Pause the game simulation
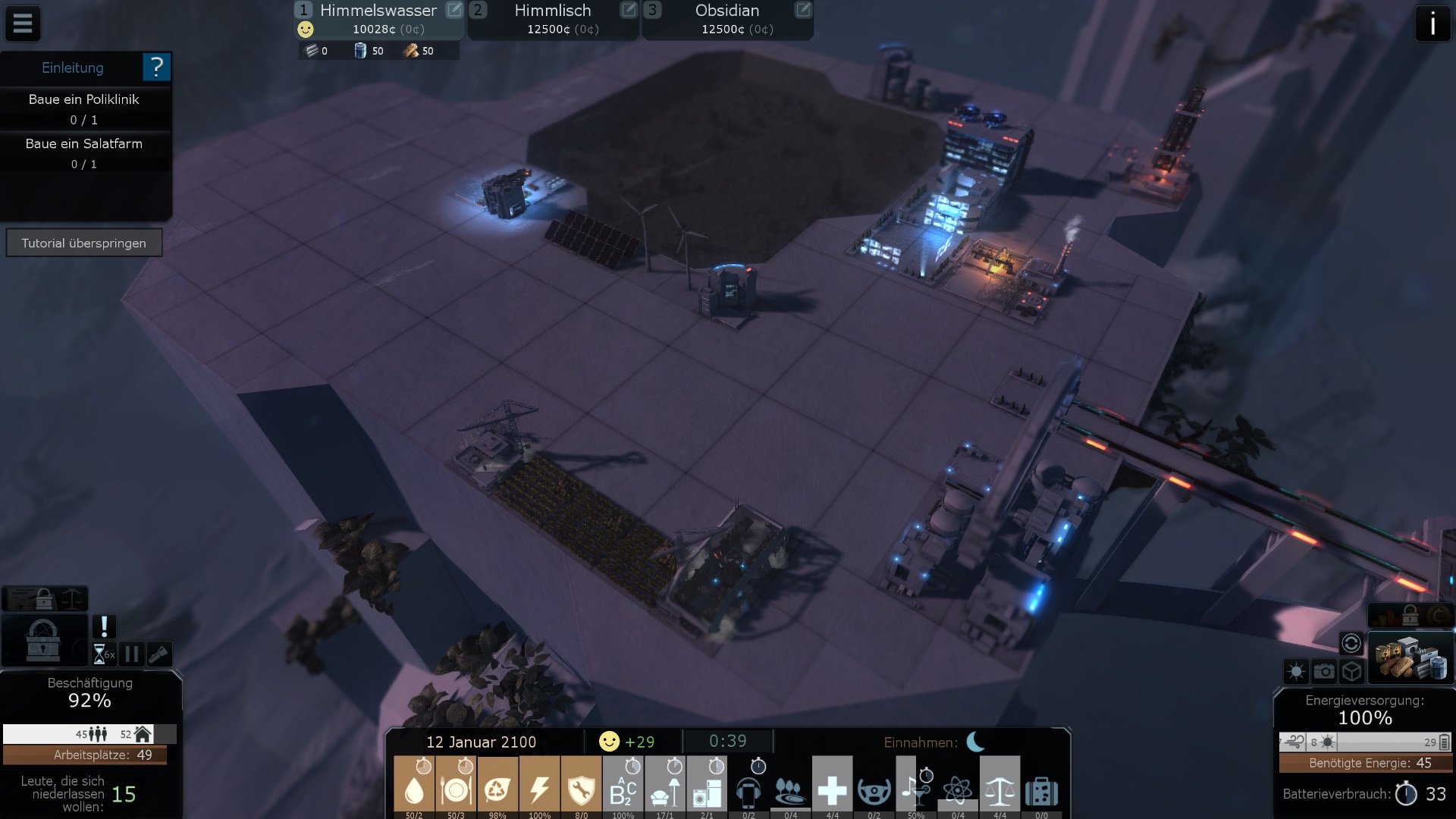The image size is (1456, 819). coord(131,654)
